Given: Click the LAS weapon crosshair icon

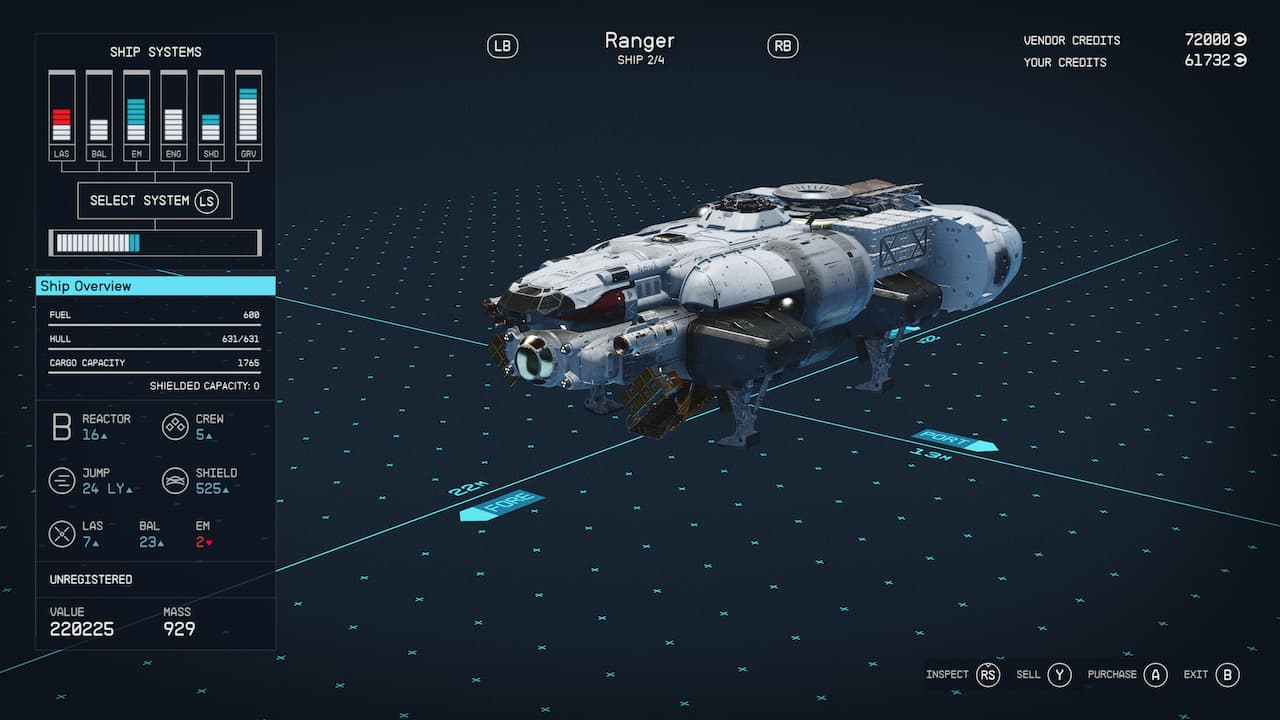Looking at the screenshot, I should (61, 533).
